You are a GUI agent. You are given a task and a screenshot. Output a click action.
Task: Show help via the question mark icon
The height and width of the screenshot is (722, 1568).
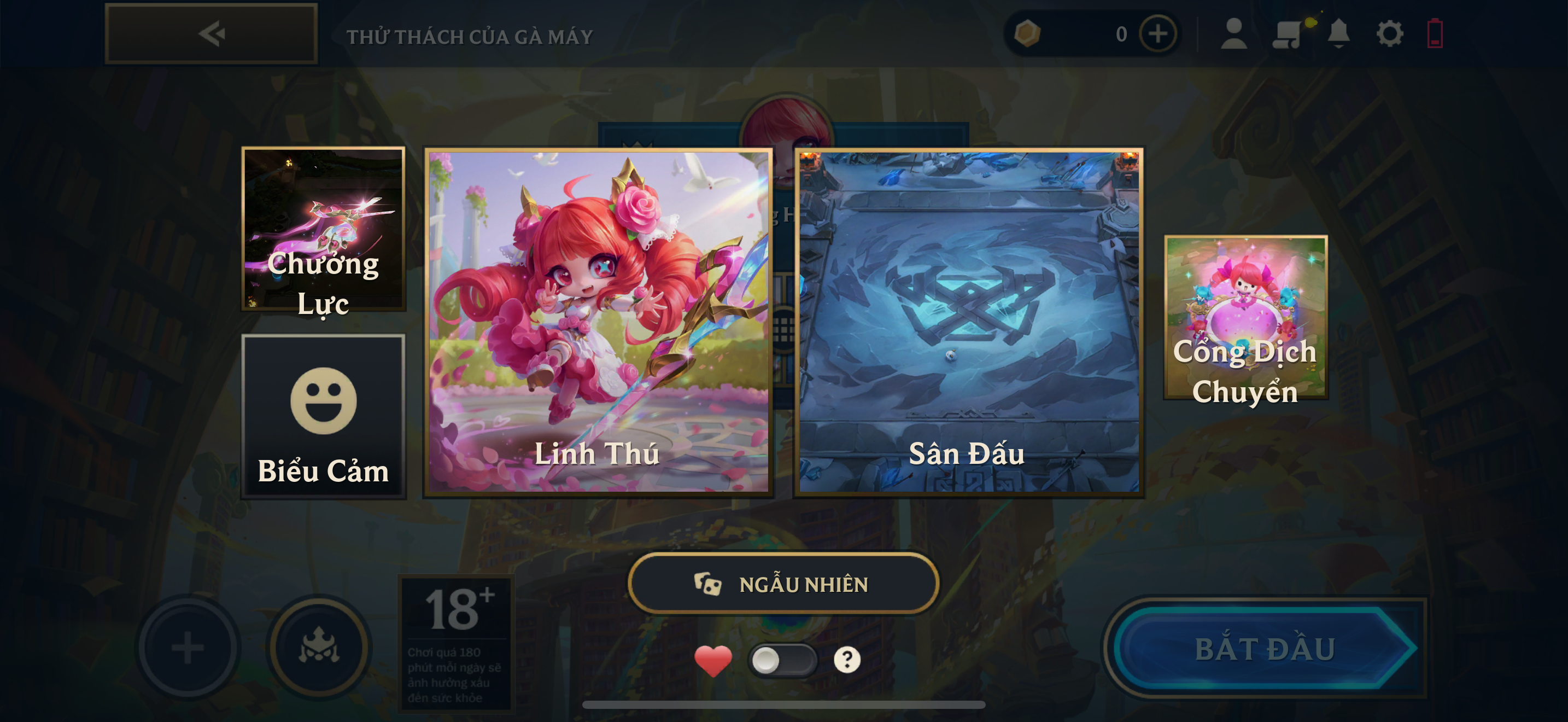[x=847, y=660]
